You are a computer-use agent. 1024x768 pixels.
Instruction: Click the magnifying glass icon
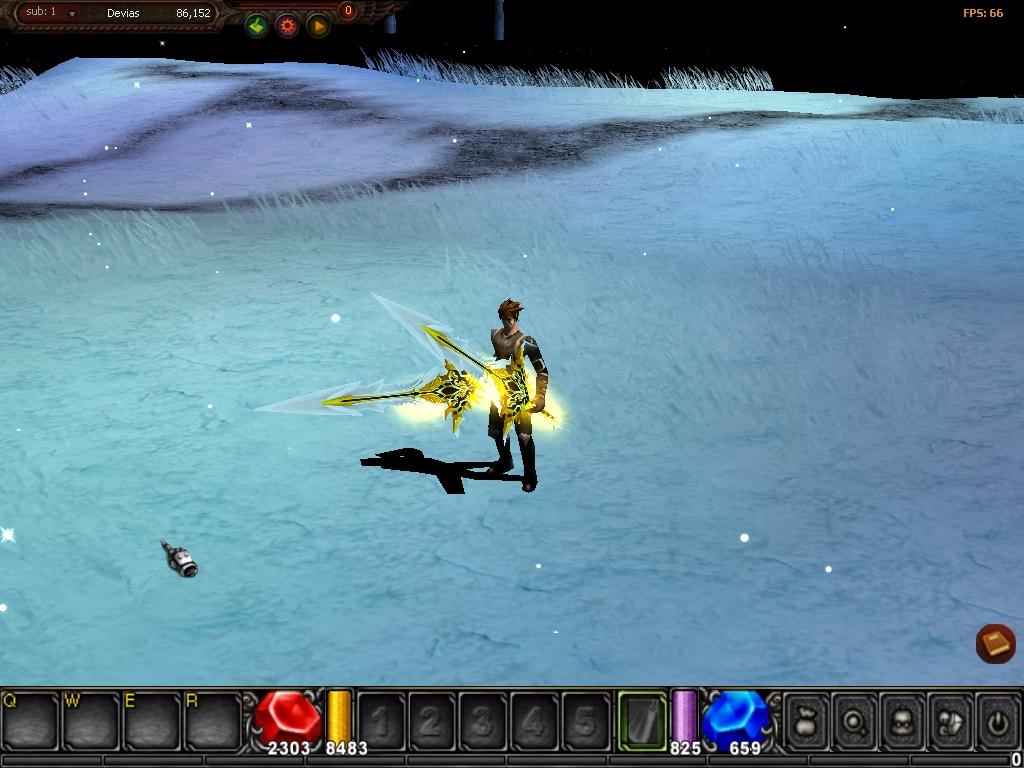[855, 720]
